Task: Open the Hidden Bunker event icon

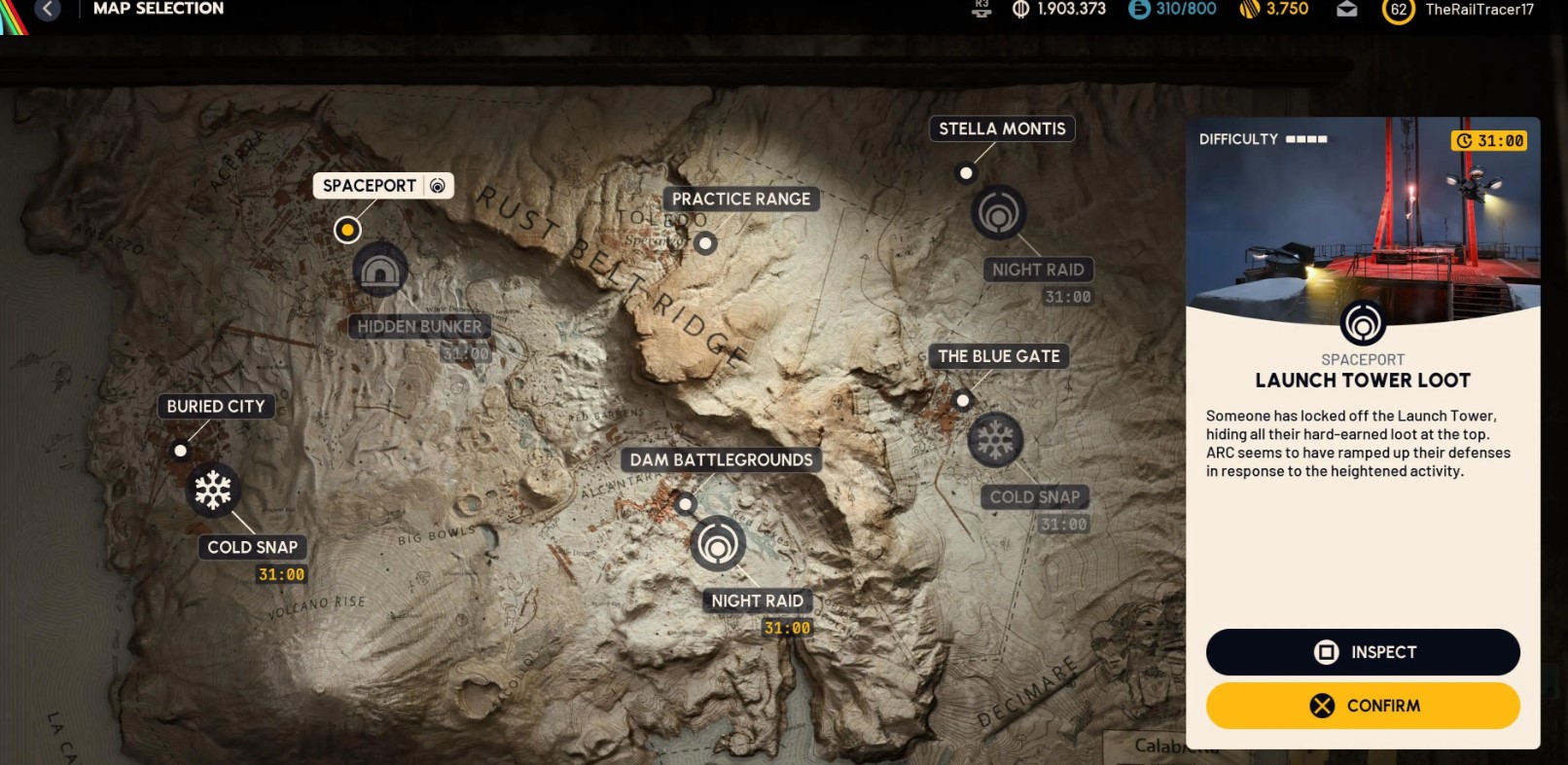Action: [x=379, y=271]
